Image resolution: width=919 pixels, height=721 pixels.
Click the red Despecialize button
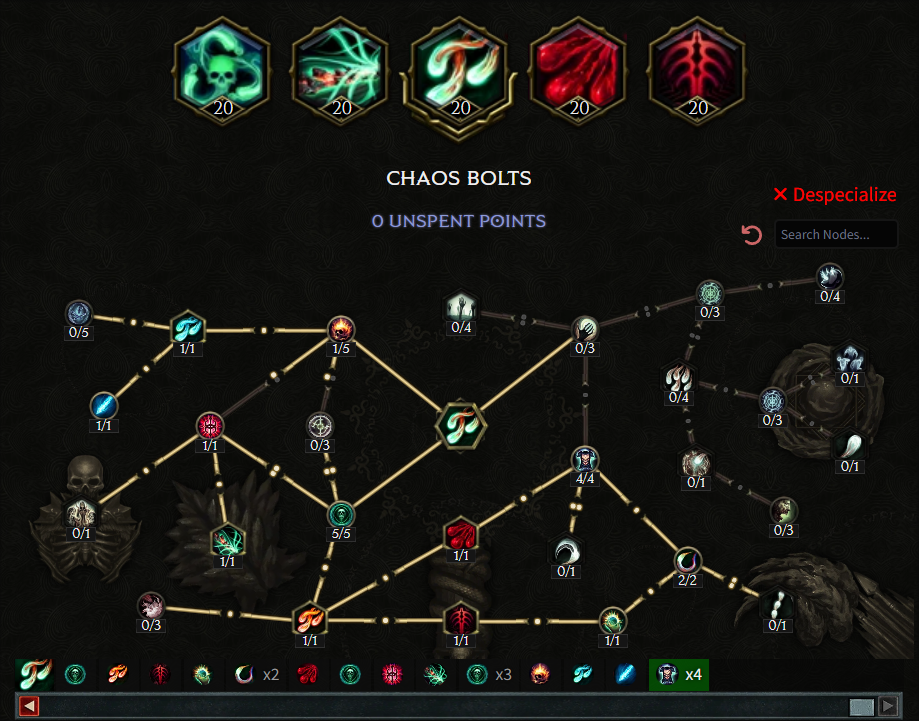pos(835,195)
